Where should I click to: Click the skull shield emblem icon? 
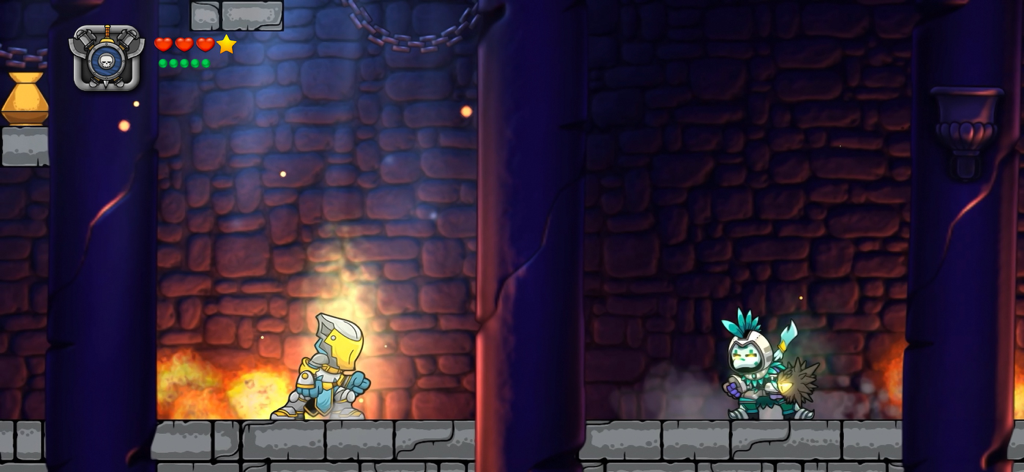pyautogui.click(x=106, y=59)
